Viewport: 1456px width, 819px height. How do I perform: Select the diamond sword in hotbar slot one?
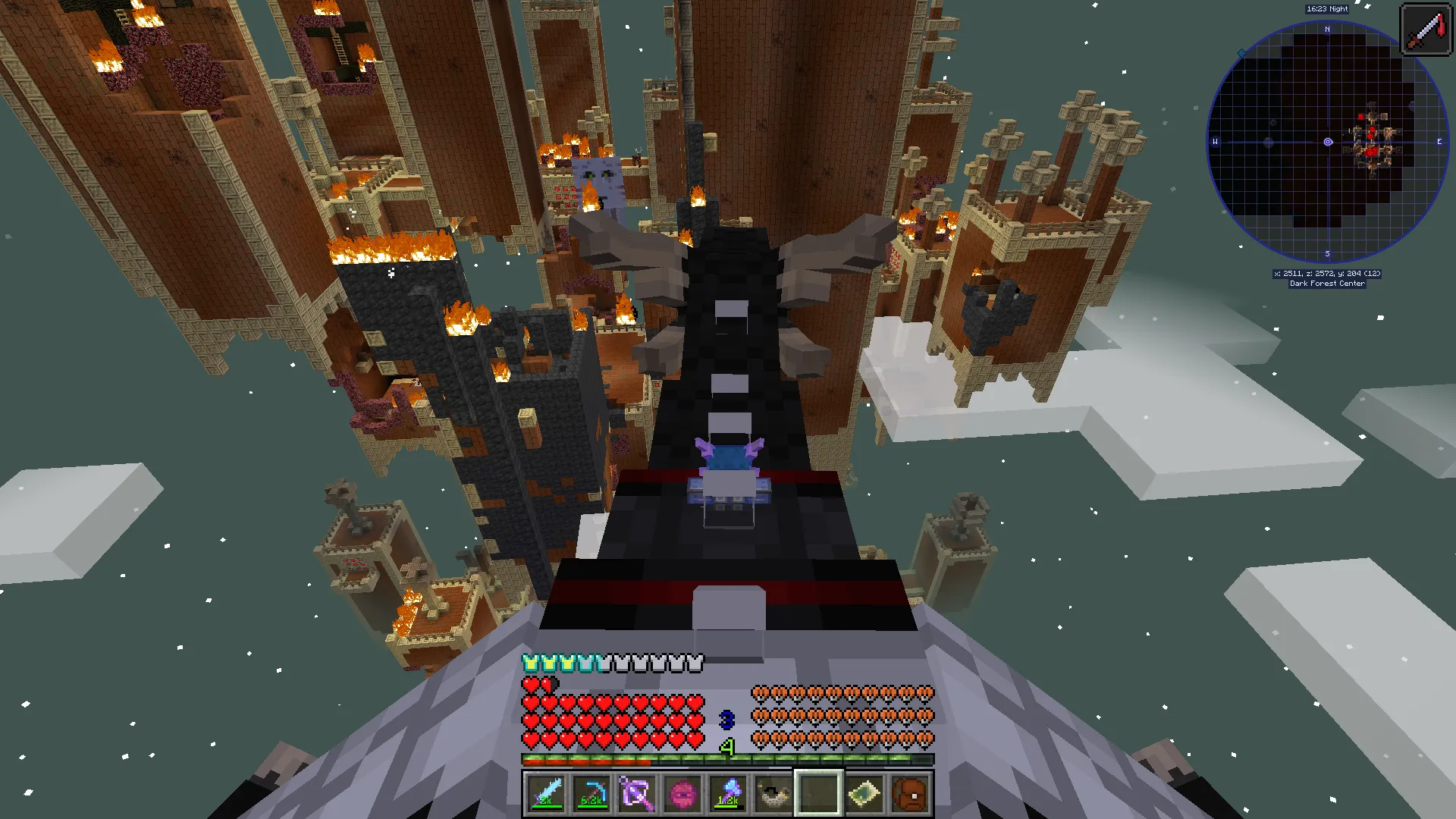click(x=548, y=792)
